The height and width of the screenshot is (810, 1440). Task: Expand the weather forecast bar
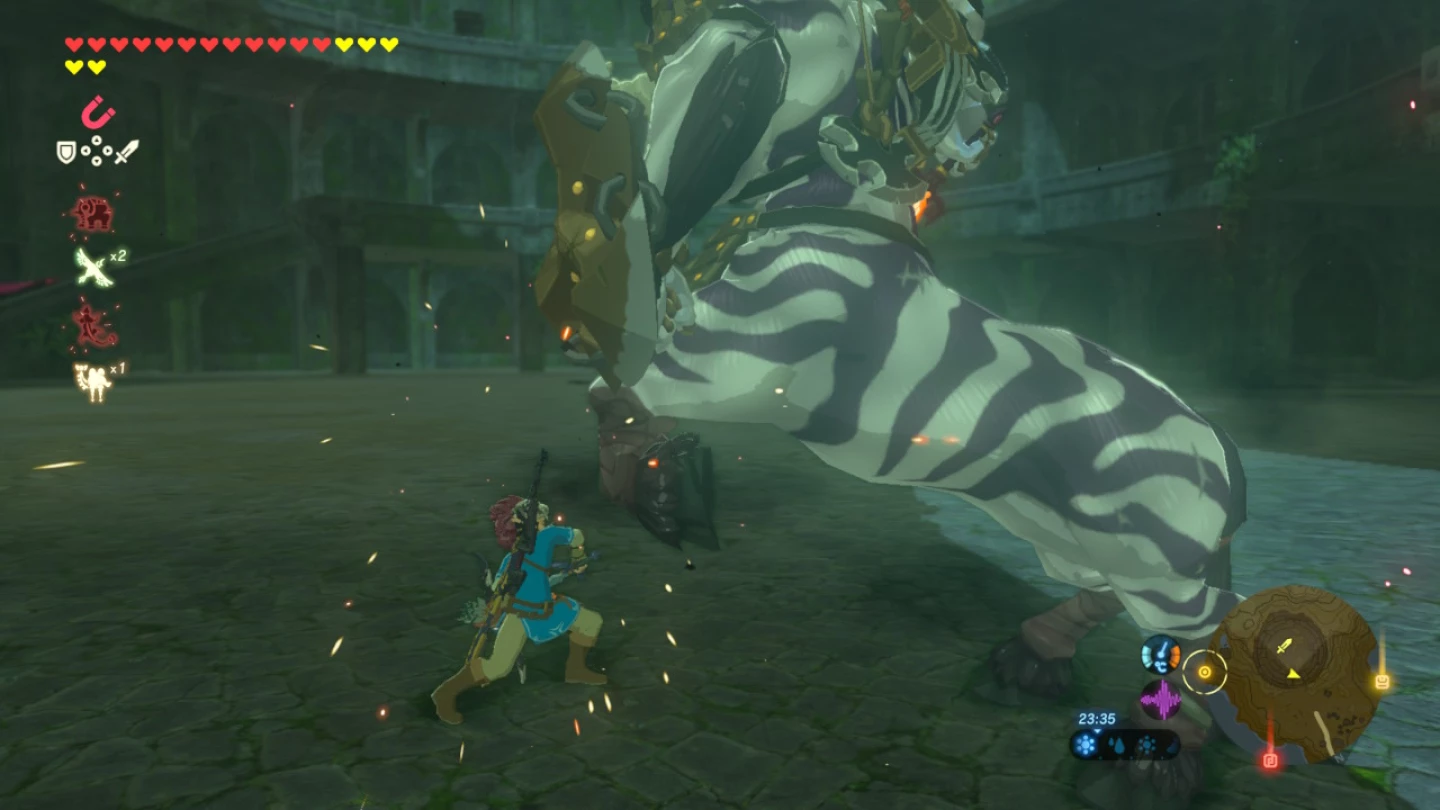(x=1126, y=745)
